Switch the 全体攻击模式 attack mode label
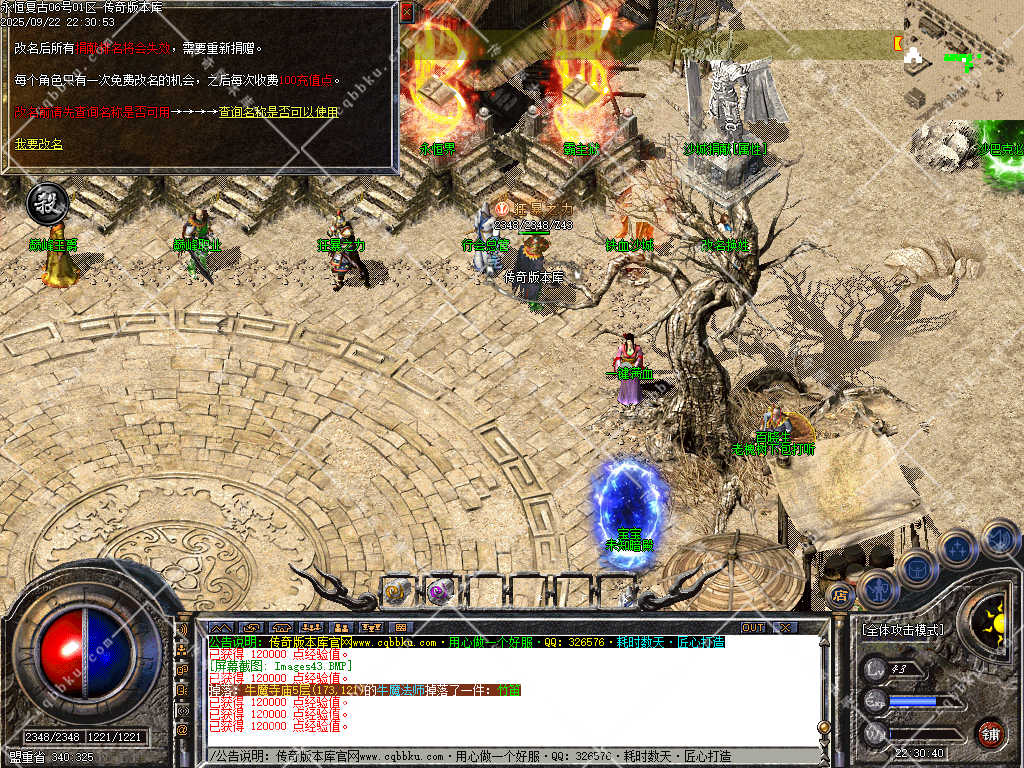 point(902,631)
